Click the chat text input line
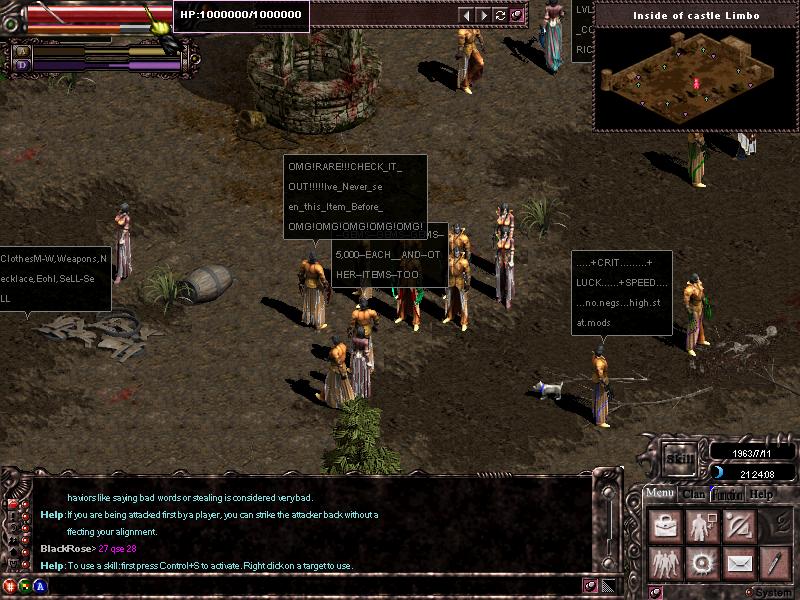This screenshot has width=800, height=600. (300, 584)
